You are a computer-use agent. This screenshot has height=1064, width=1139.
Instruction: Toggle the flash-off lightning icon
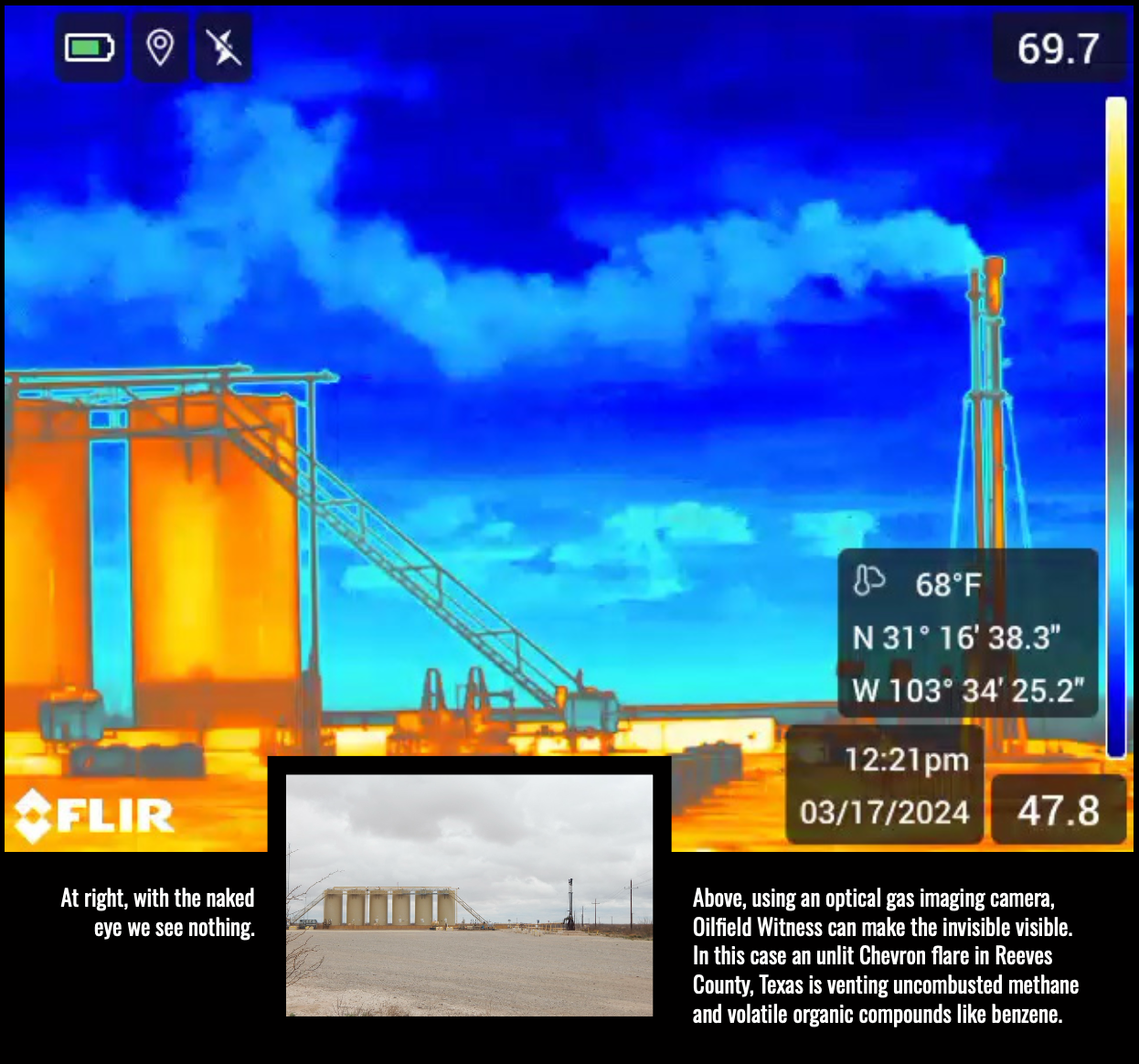tap(224, 48)
